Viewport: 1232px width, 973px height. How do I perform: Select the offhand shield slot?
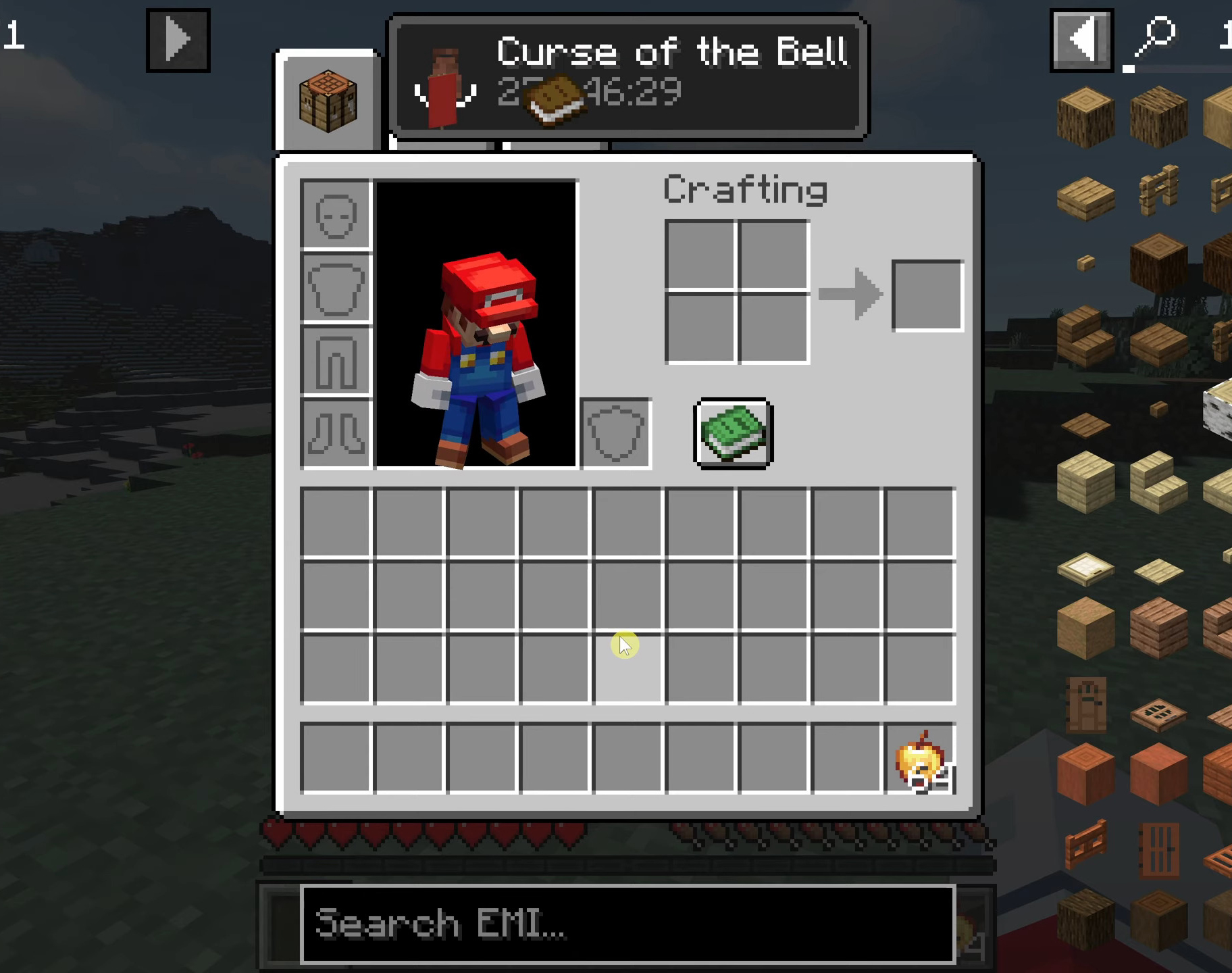(615, 433)
